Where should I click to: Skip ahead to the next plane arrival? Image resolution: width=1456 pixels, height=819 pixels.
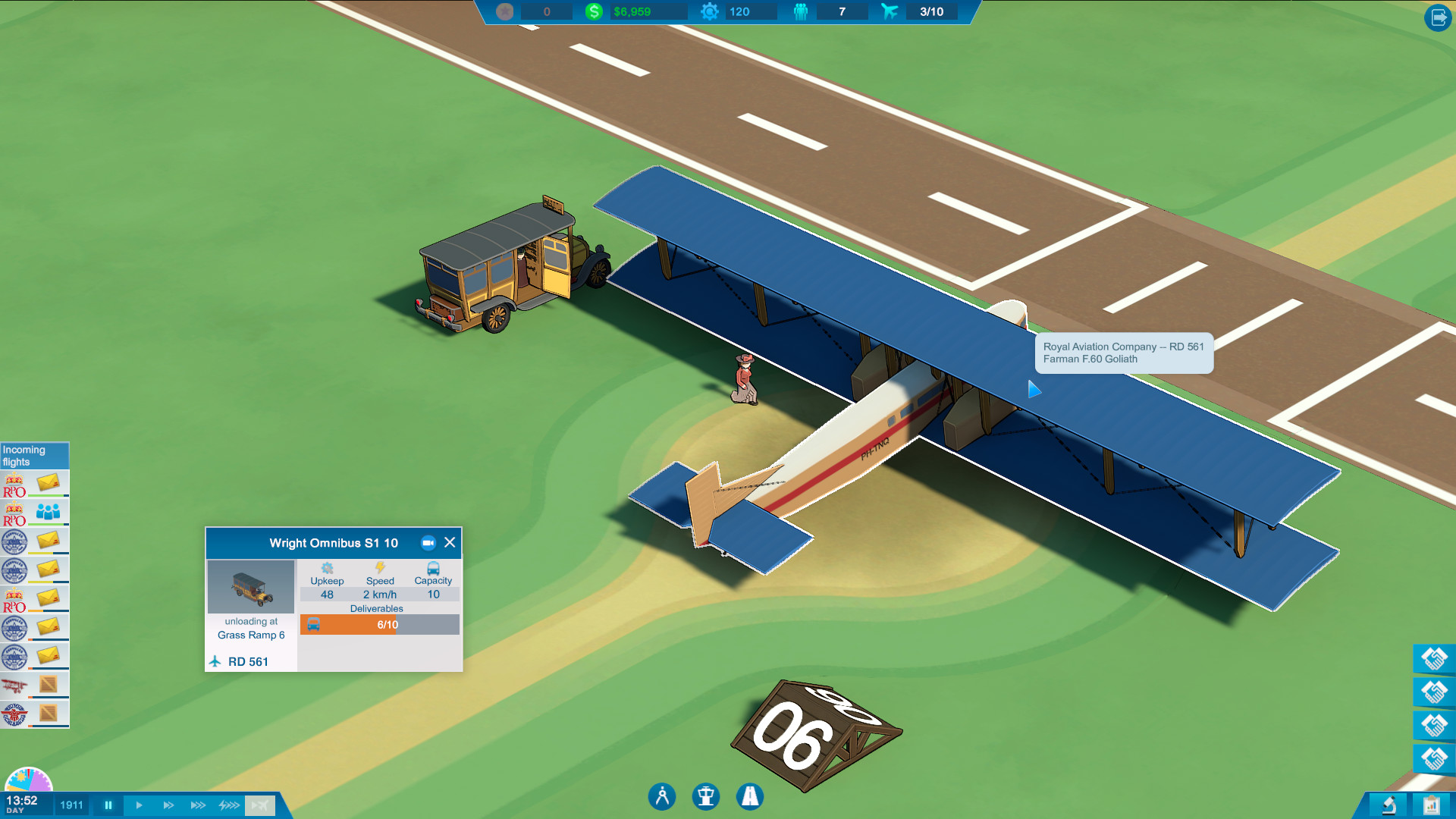point(259,805)
